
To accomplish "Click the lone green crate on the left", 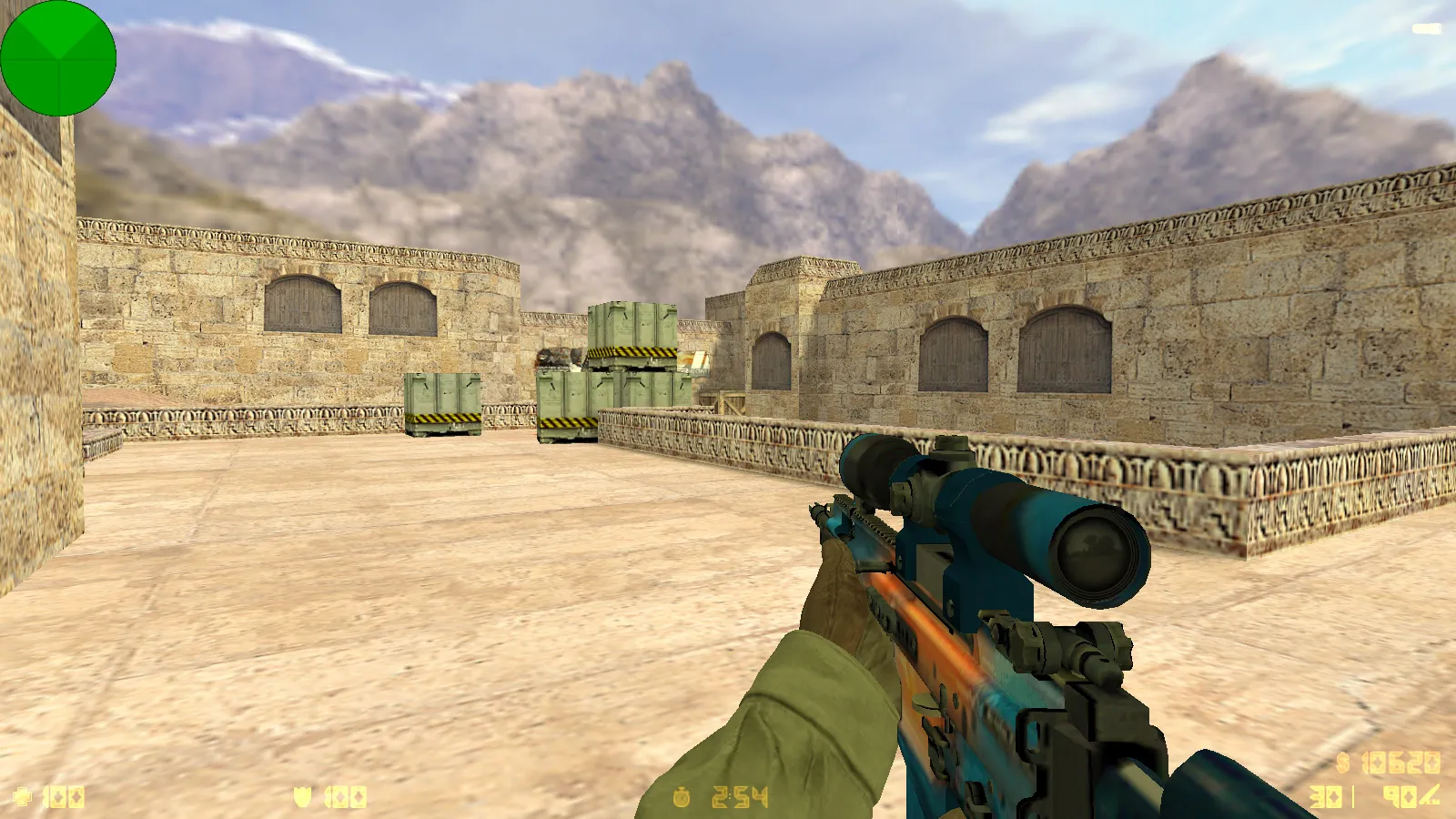I will click(x=443, y=405).
